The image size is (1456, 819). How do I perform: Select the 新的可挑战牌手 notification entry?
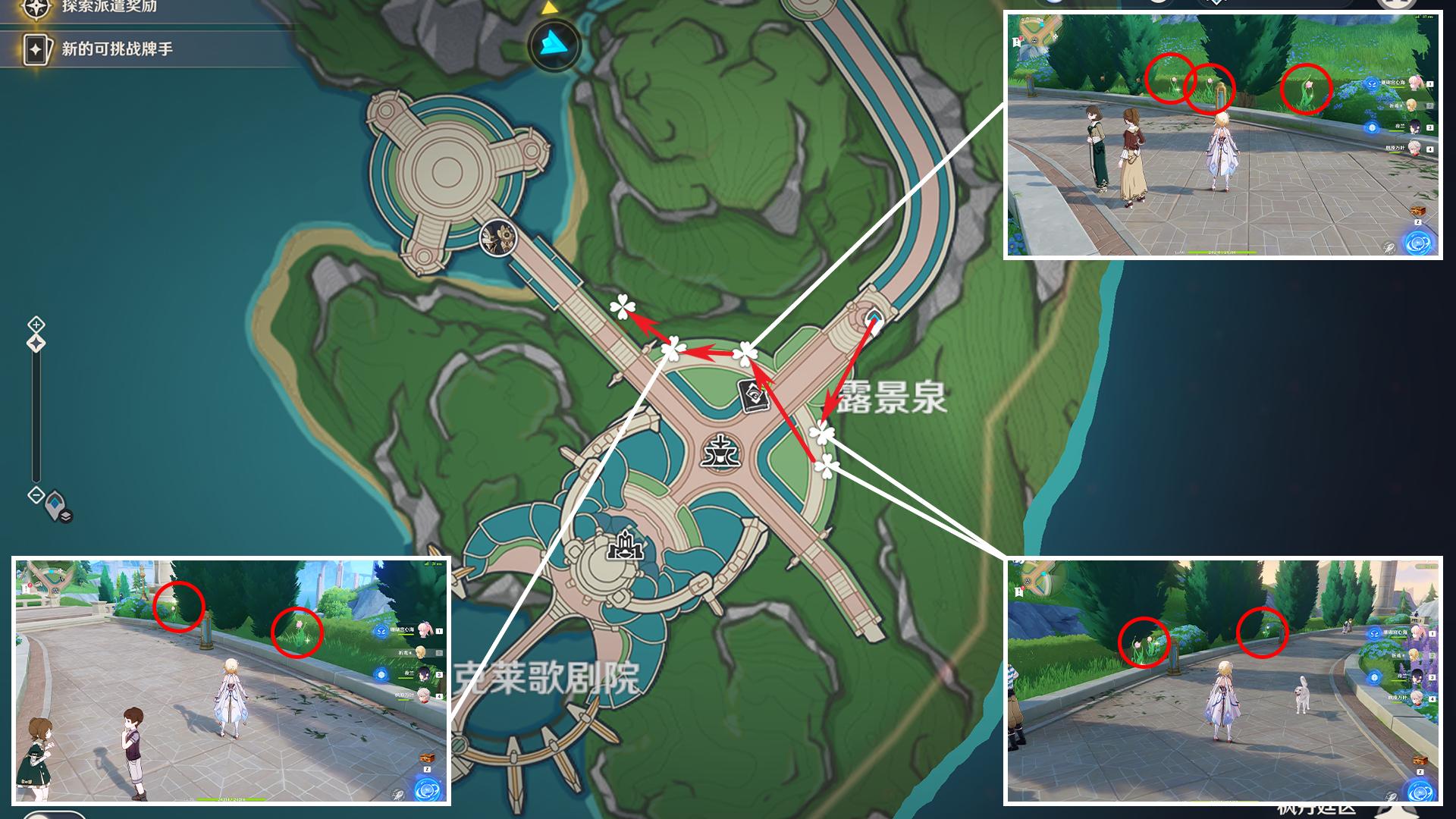click(116, 49)
